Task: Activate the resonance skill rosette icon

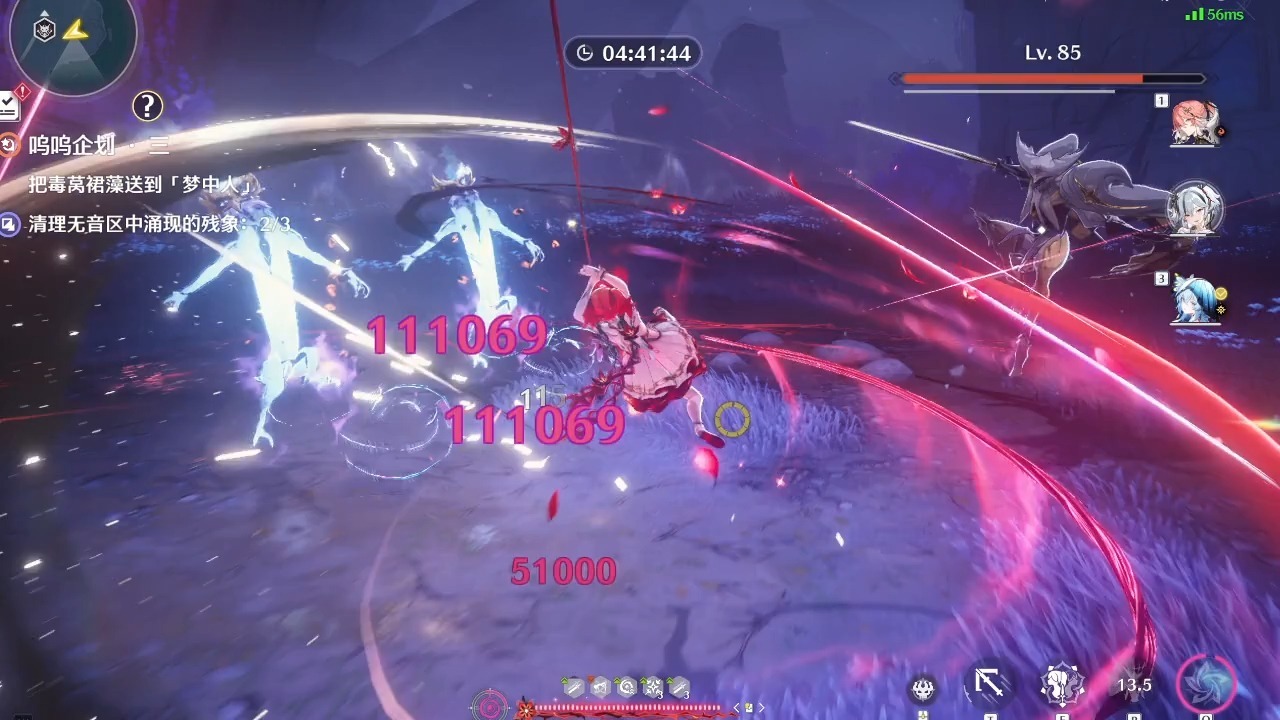Action: coord(1060,685)
